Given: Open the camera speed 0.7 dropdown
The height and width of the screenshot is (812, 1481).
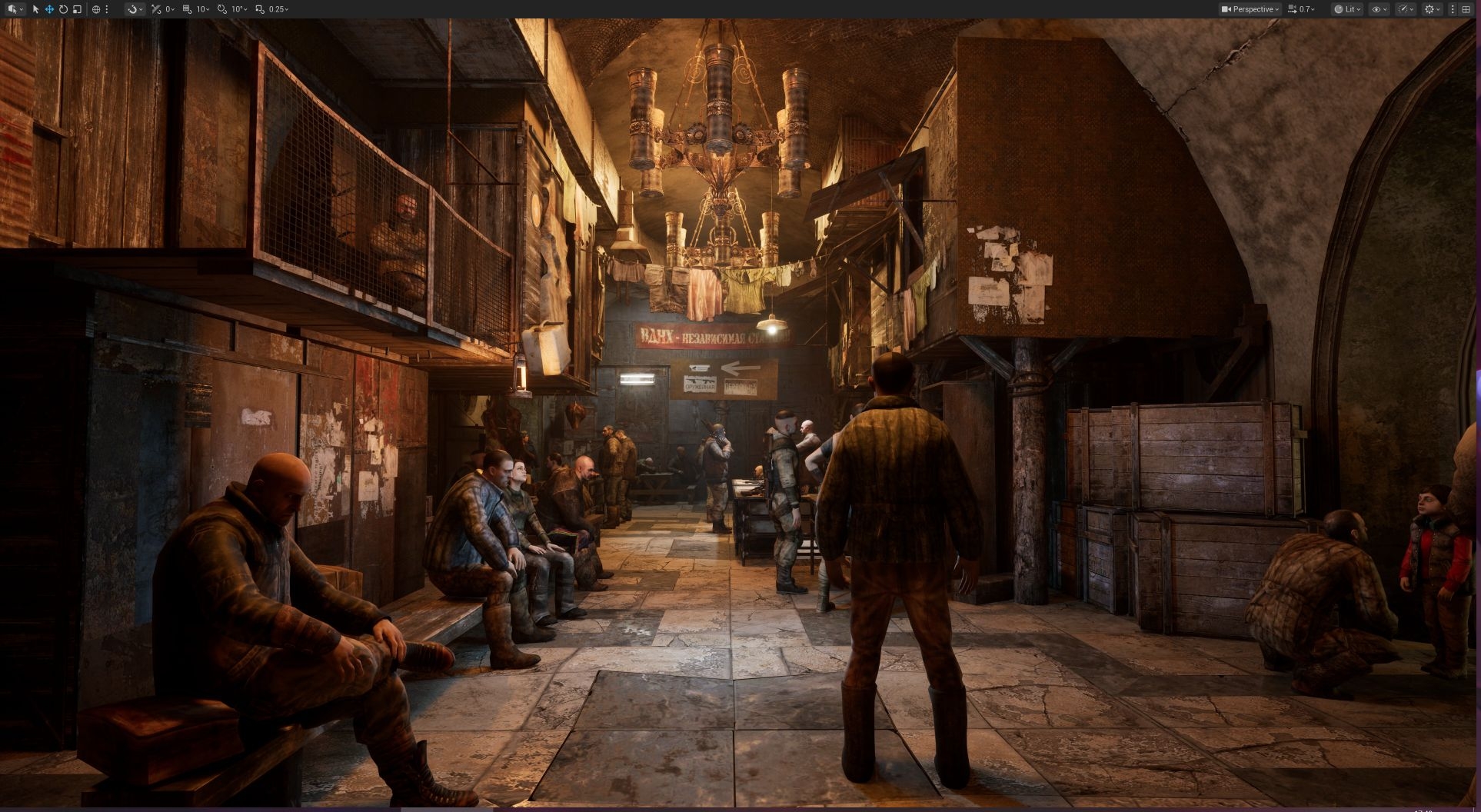Looking at the screenshot, I should [x=1301, y=9].
